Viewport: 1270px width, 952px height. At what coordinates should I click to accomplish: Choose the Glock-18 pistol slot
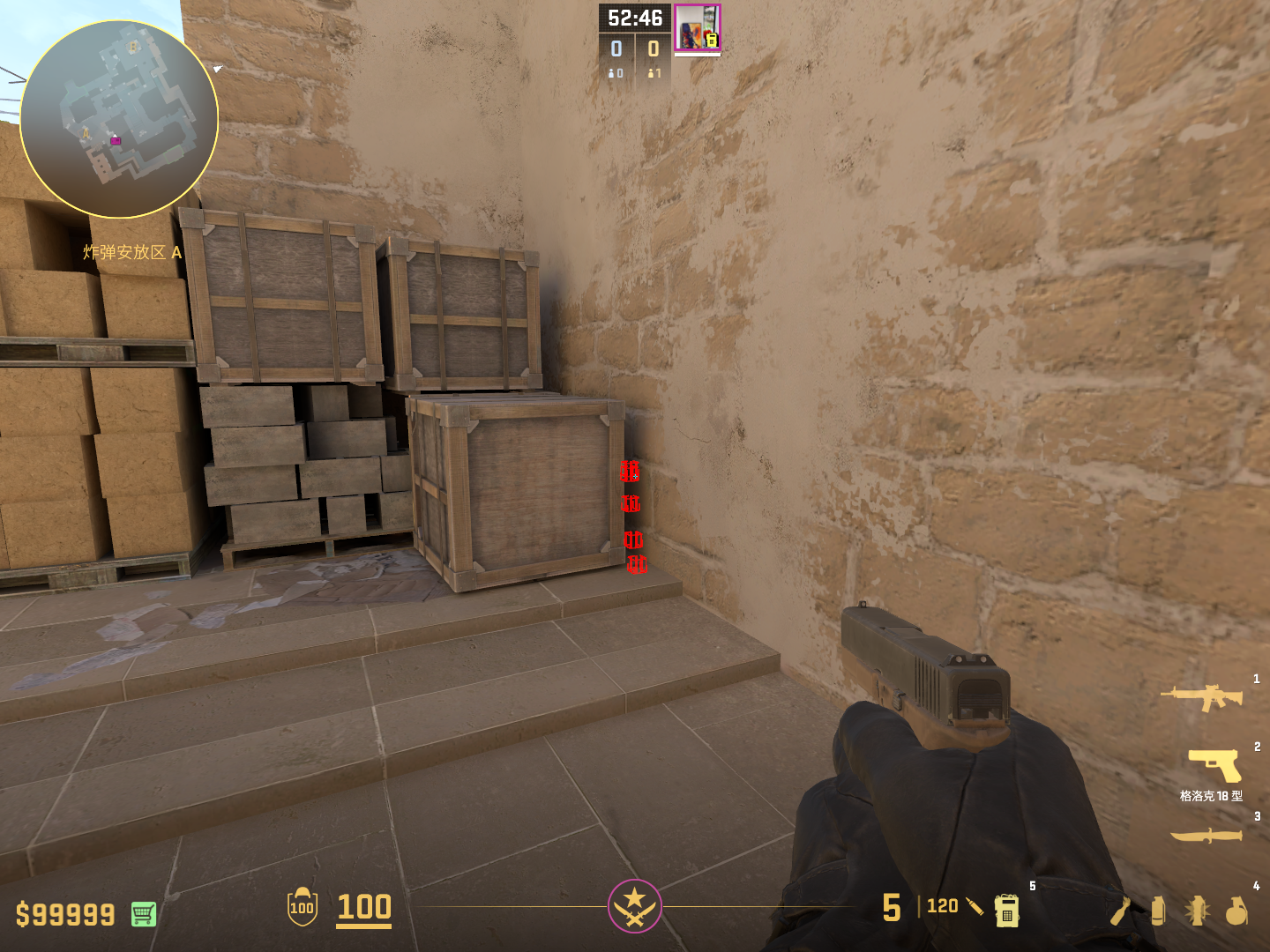click(x=1215, y=764)
